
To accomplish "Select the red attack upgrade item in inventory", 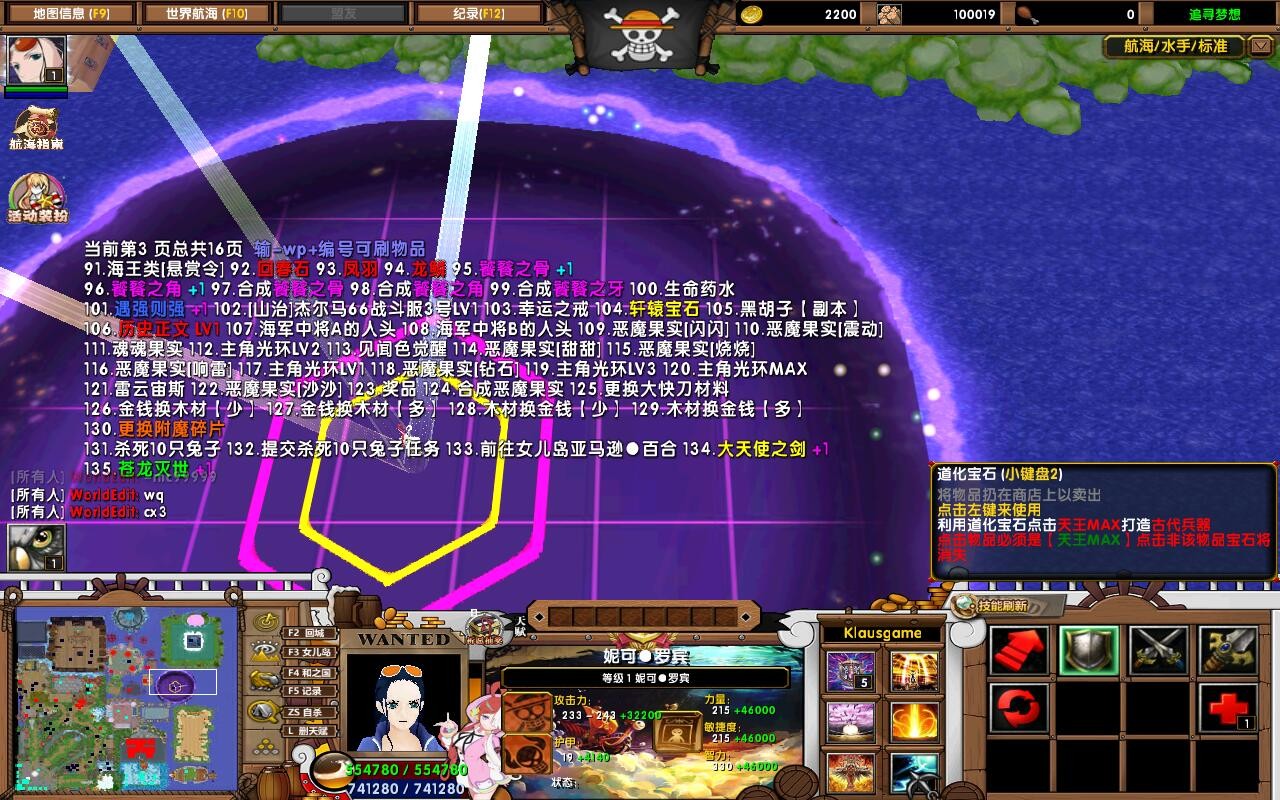I will click(1018, 648).
